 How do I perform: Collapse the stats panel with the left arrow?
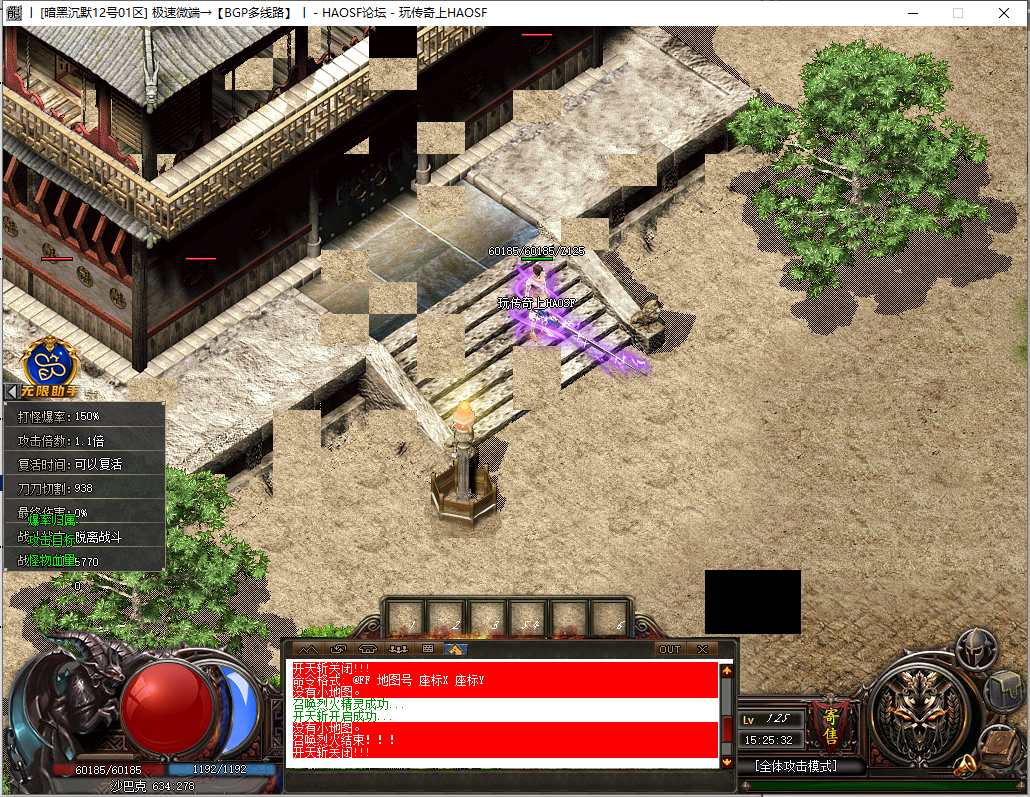11,392
